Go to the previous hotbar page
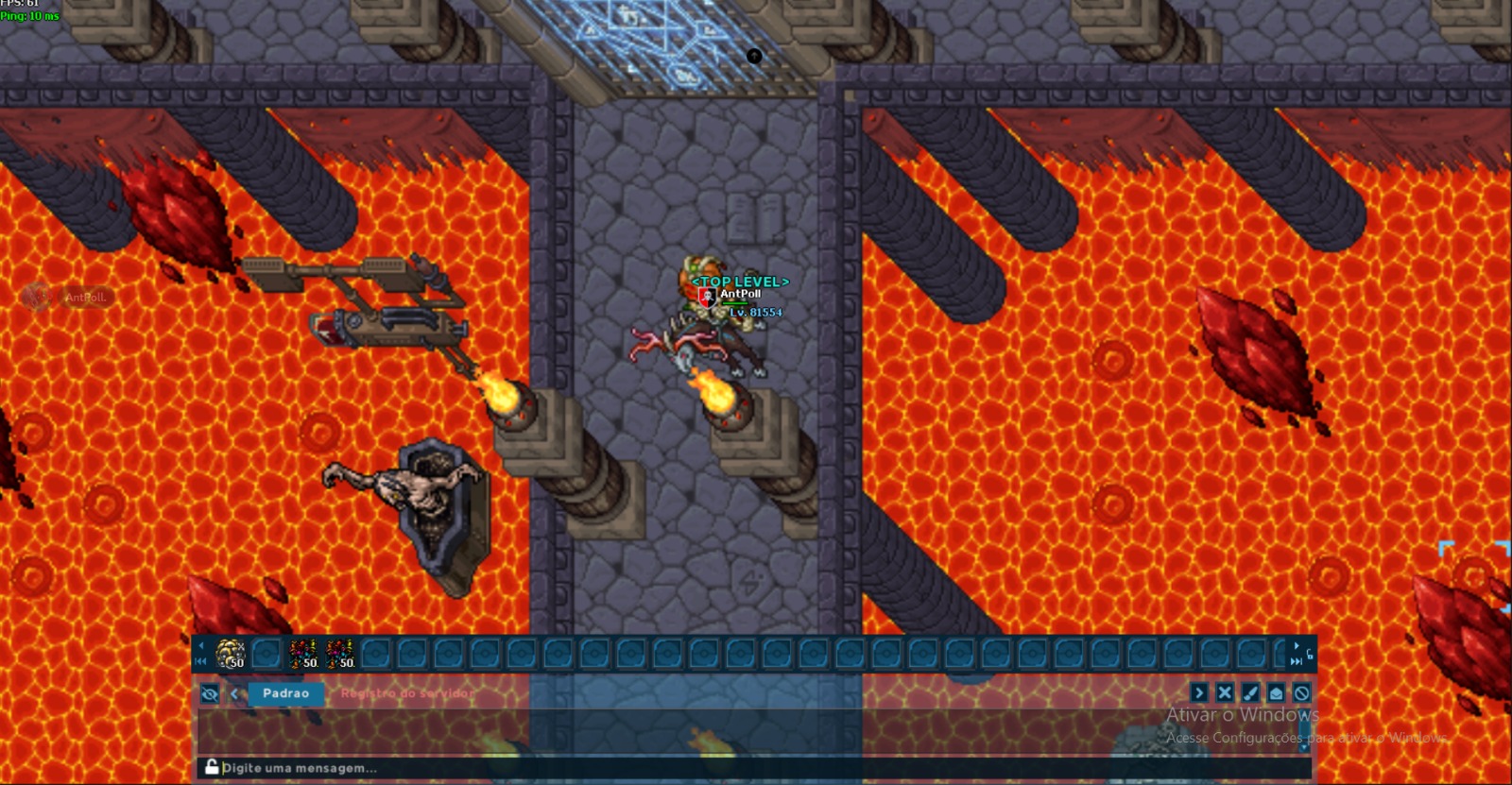 (200, 646)
